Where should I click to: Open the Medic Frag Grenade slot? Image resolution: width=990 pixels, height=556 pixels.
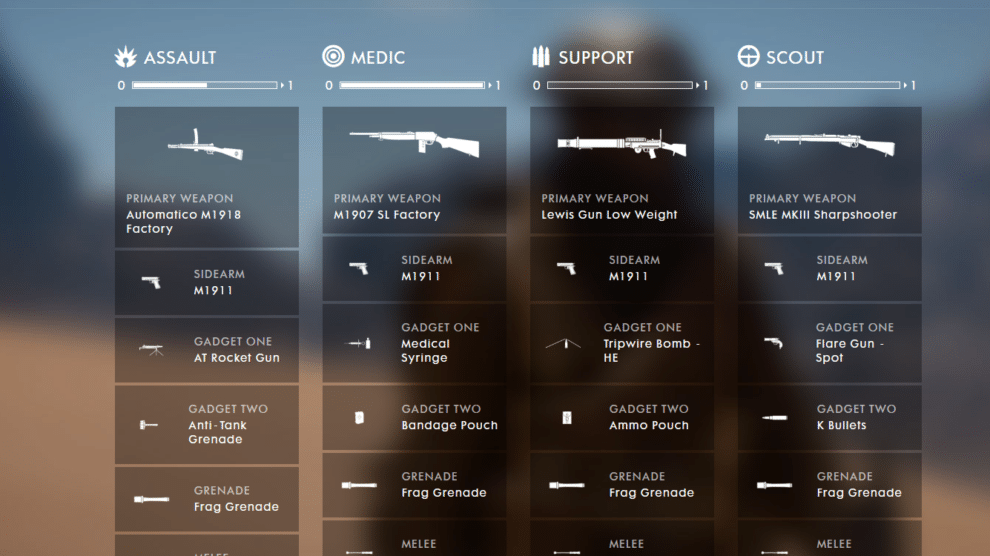pyautogui.click(x=414, y=485)
